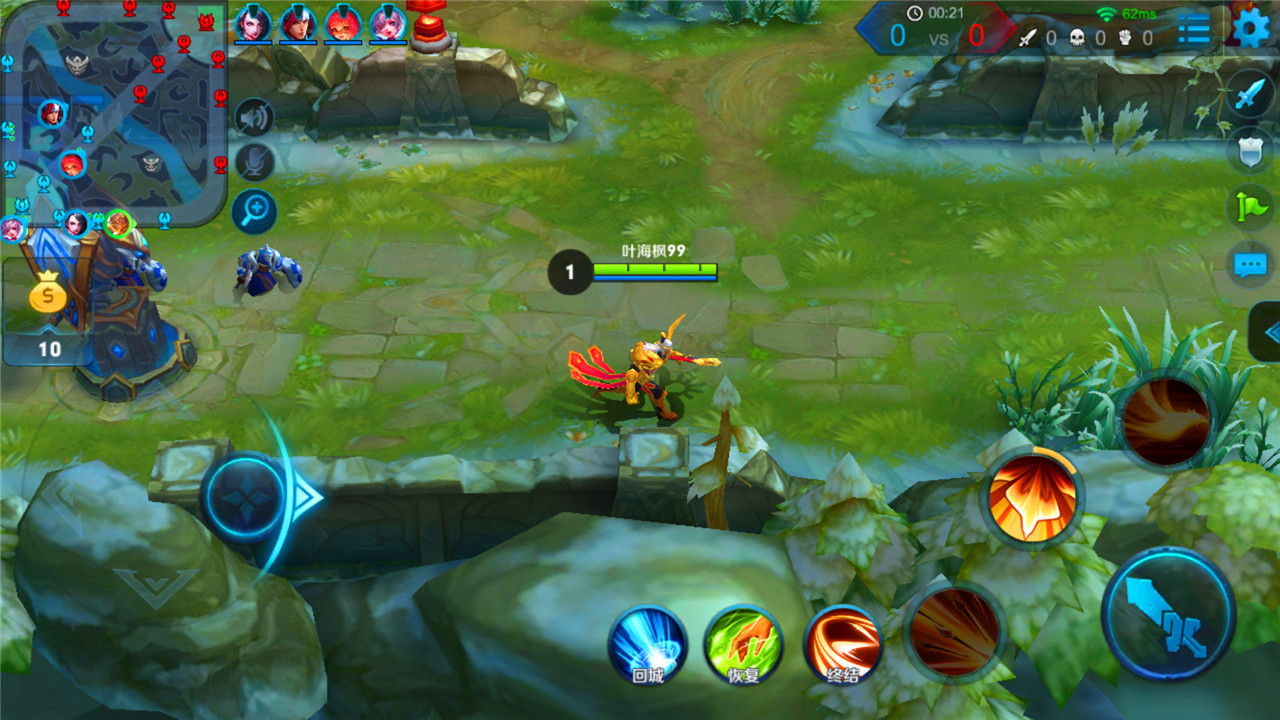Hit the basic attack sword button
This screenshot has width=1280, height=720.
point(1168,613)
